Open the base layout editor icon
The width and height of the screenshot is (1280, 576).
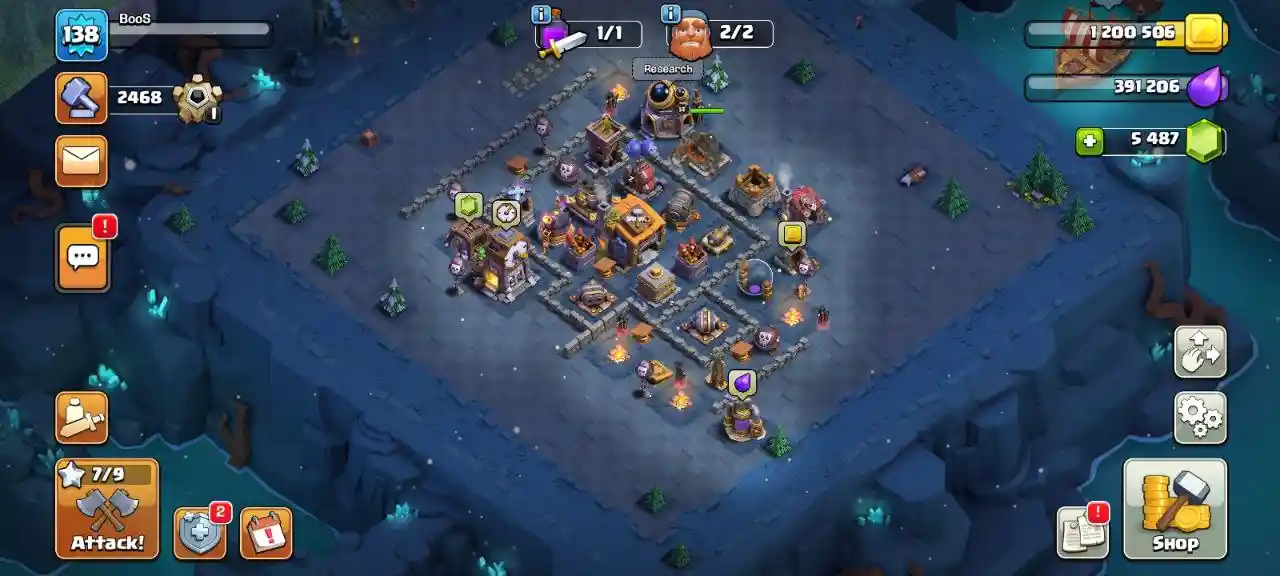click(1200, 352)
